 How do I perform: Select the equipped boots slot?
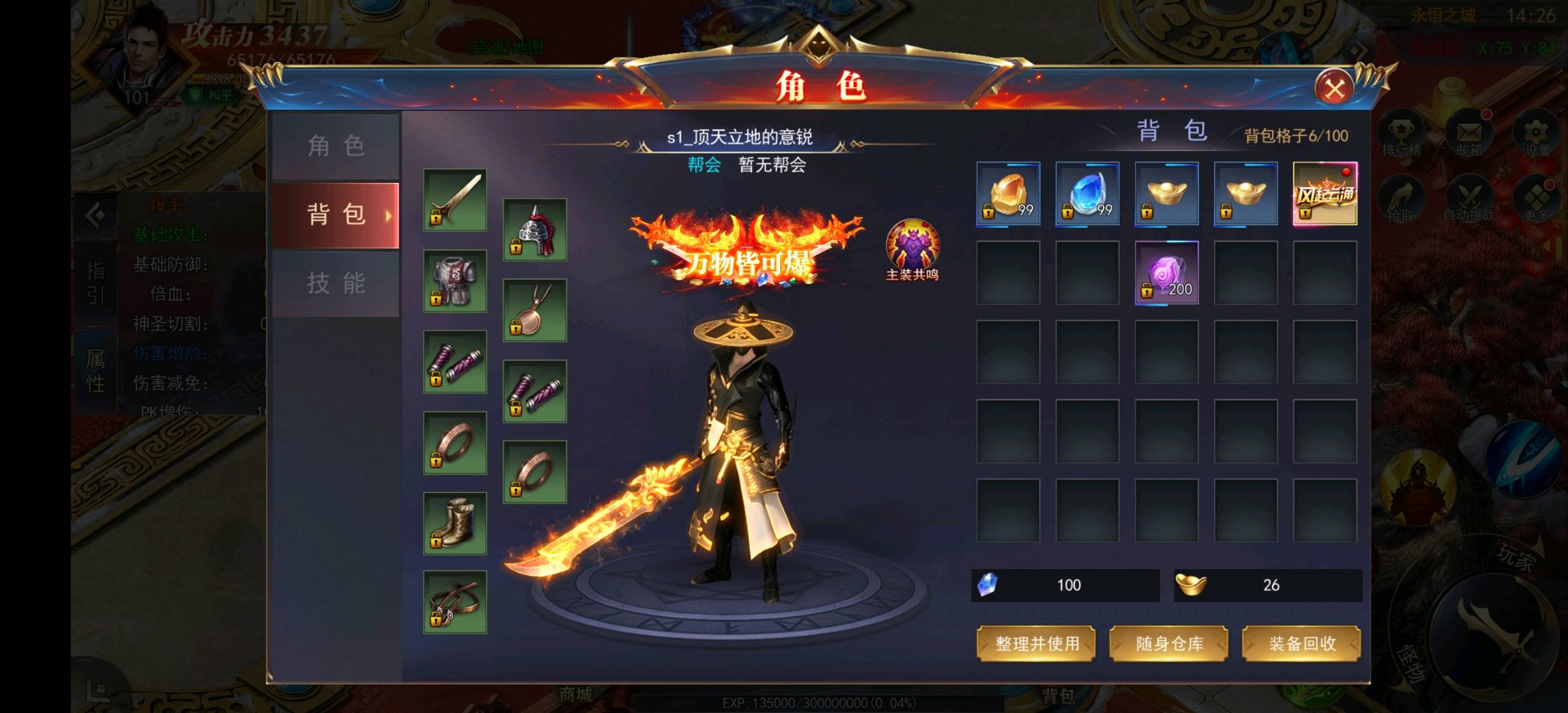point(455,523)
